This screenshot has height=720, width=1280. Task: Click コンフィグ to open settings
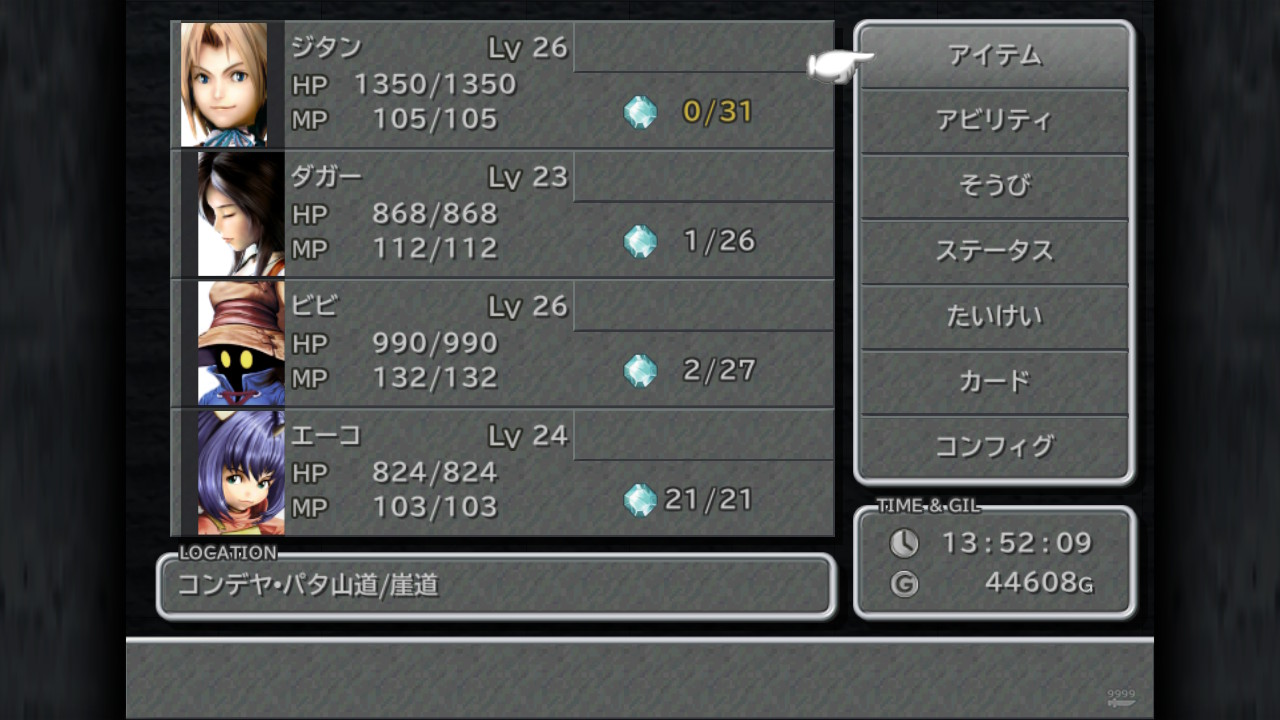[995, 446]
